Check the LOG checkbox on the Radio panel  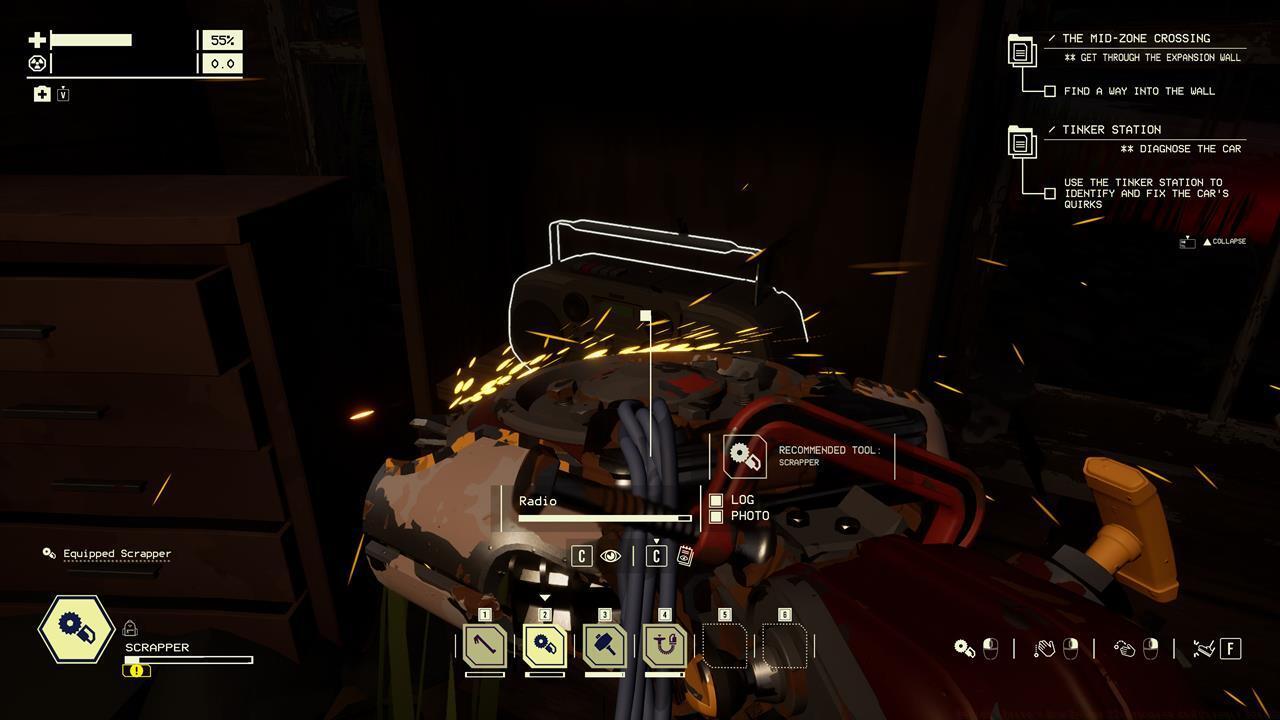pos(716,500)
